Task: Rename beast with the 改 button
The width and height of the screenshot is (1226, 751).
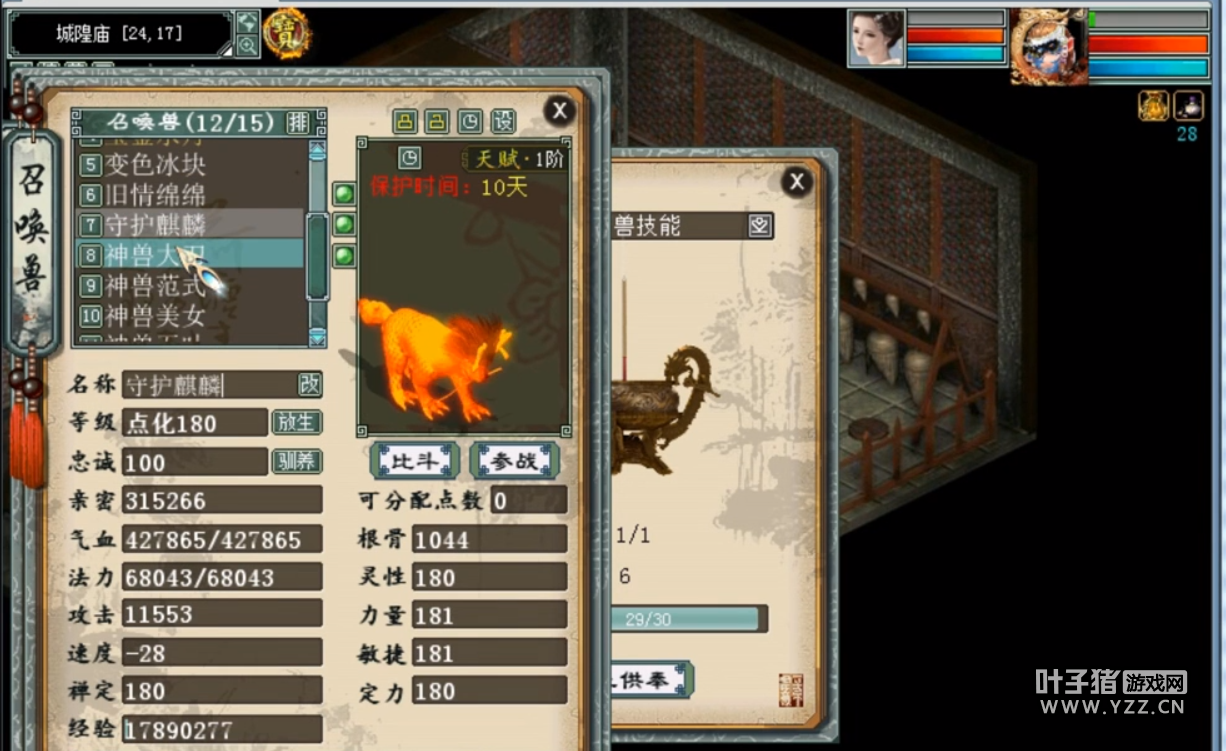Action: pos(310,384)
